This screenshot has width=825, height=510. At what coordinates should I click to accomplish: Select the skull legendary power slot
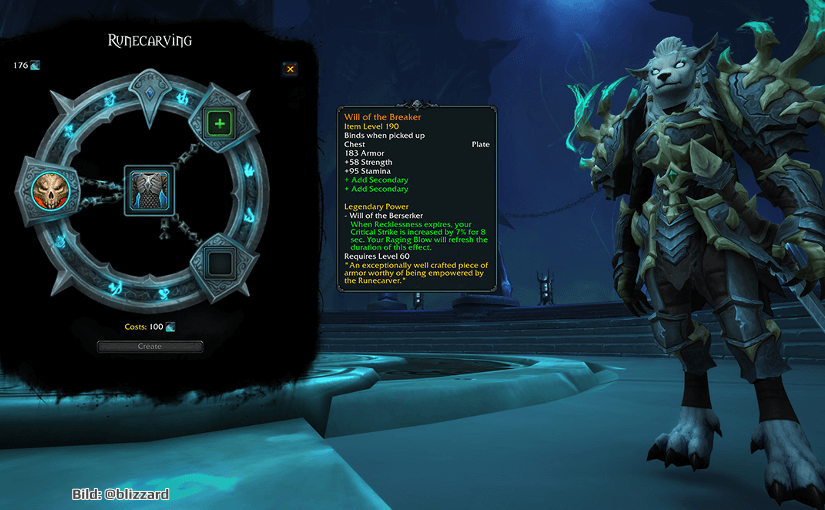[46, 191]
